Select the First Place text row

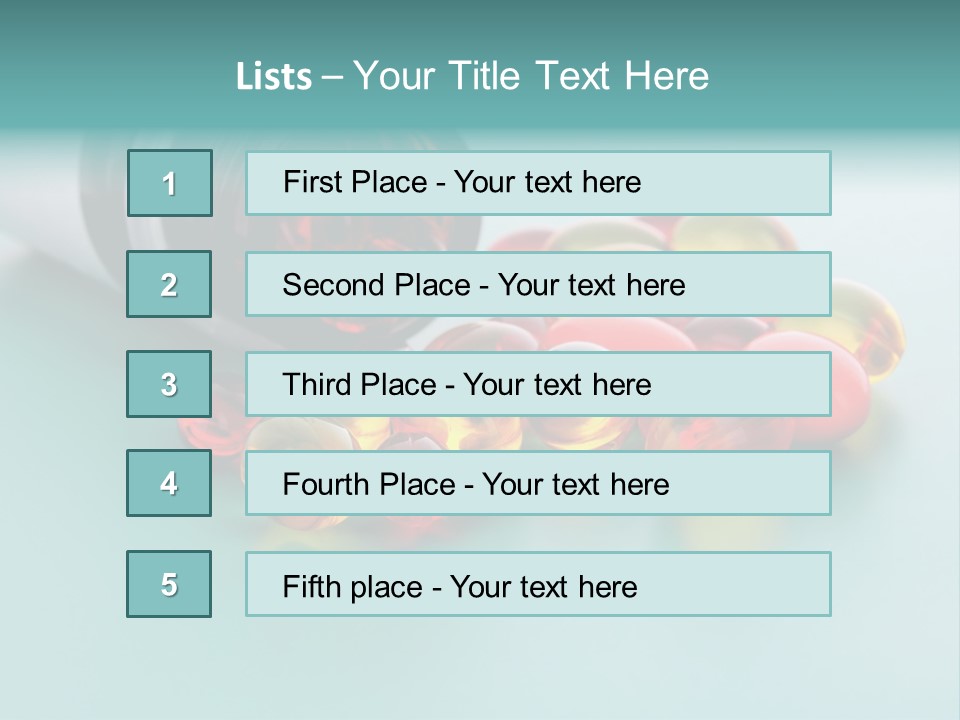pos(538,183)
